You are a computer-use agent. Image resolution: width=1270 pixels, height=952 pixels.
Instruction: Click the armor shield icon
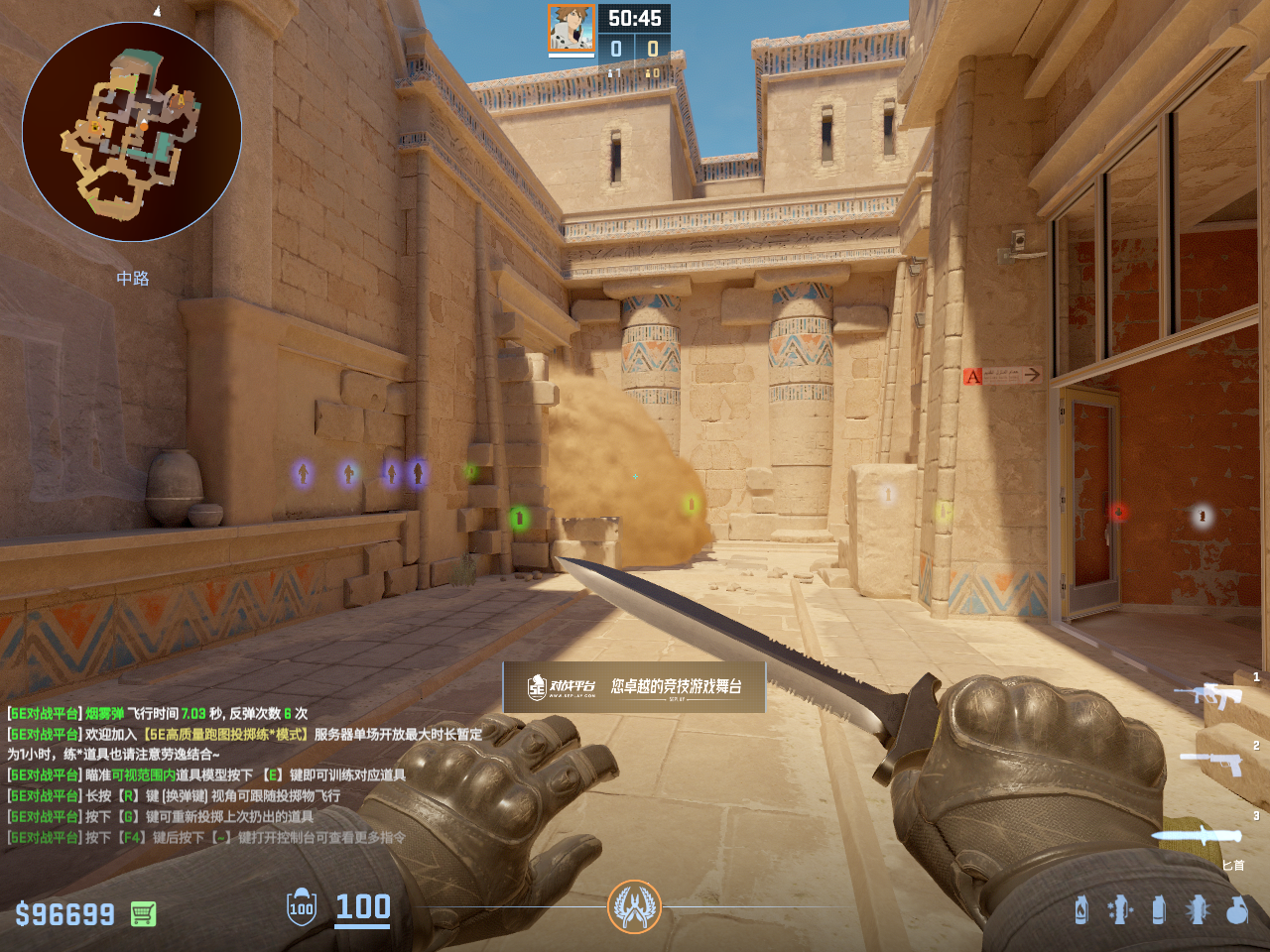tap(302, 906)
